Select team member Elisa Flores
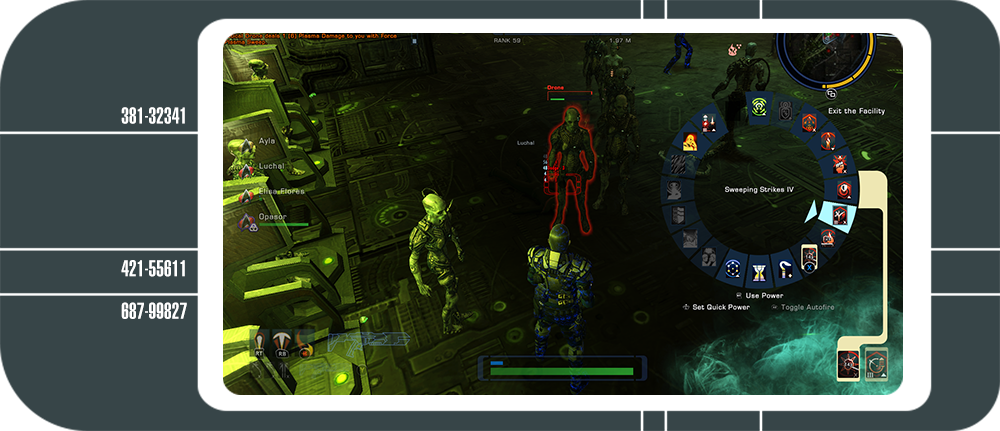 point(280,190)
